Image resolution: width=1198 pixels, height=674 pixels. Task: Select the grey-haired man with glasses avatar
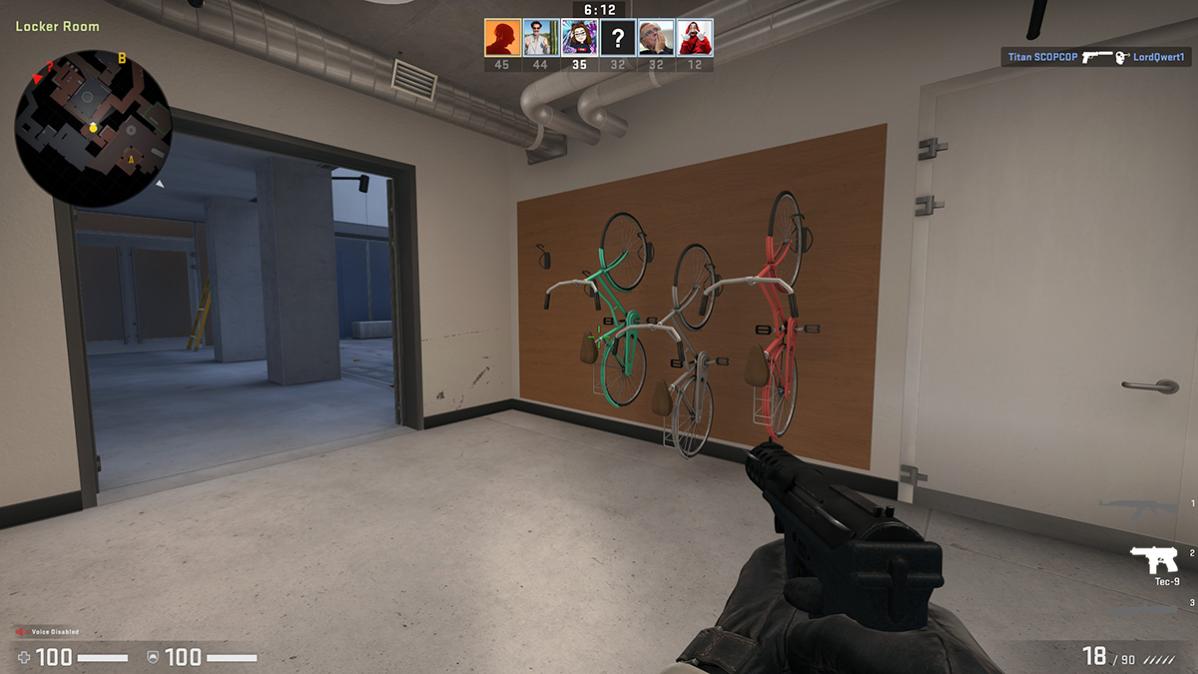tap(656, 38)
